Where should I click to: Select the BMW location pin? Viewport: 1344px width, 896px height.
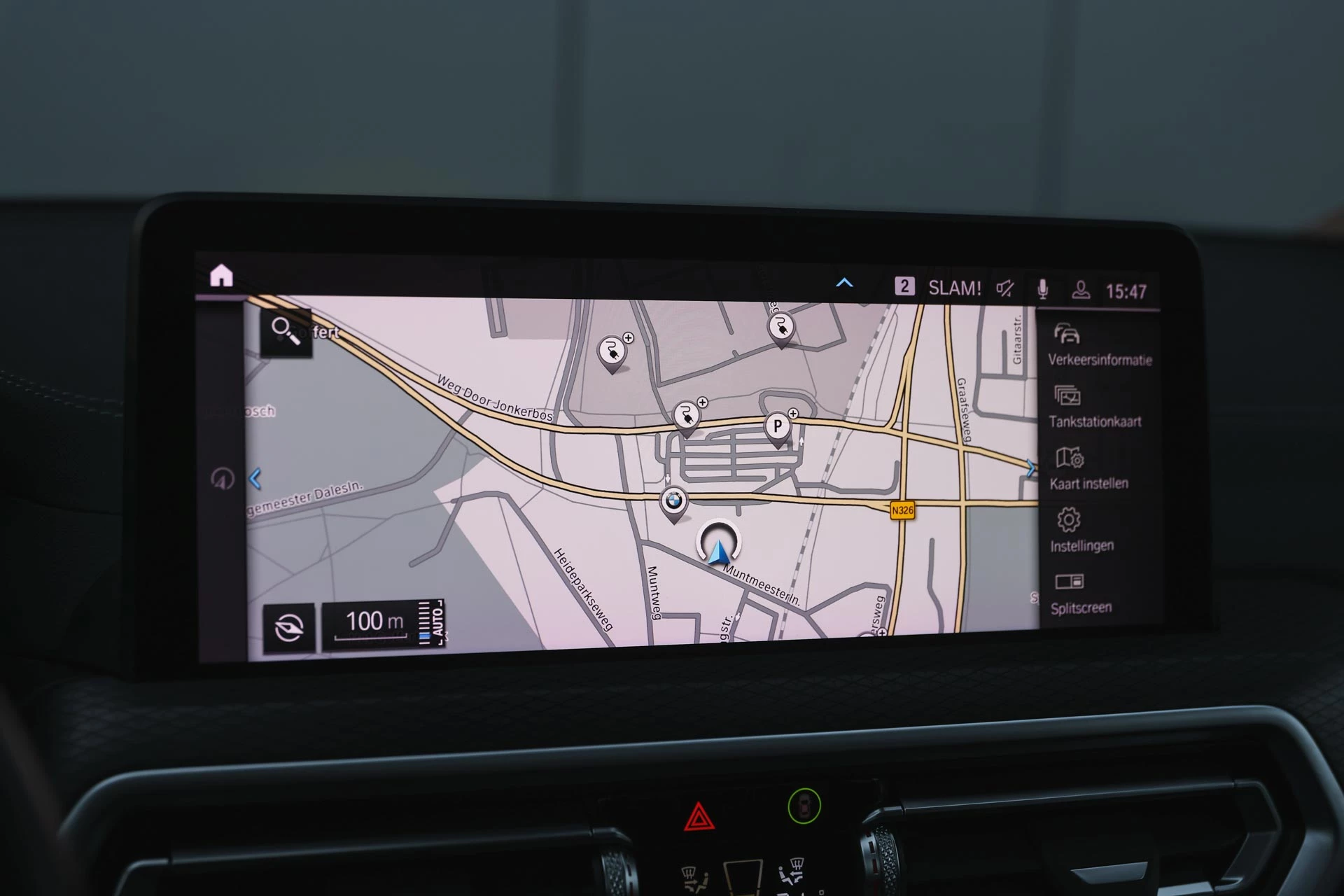click(x=674, y=499)
